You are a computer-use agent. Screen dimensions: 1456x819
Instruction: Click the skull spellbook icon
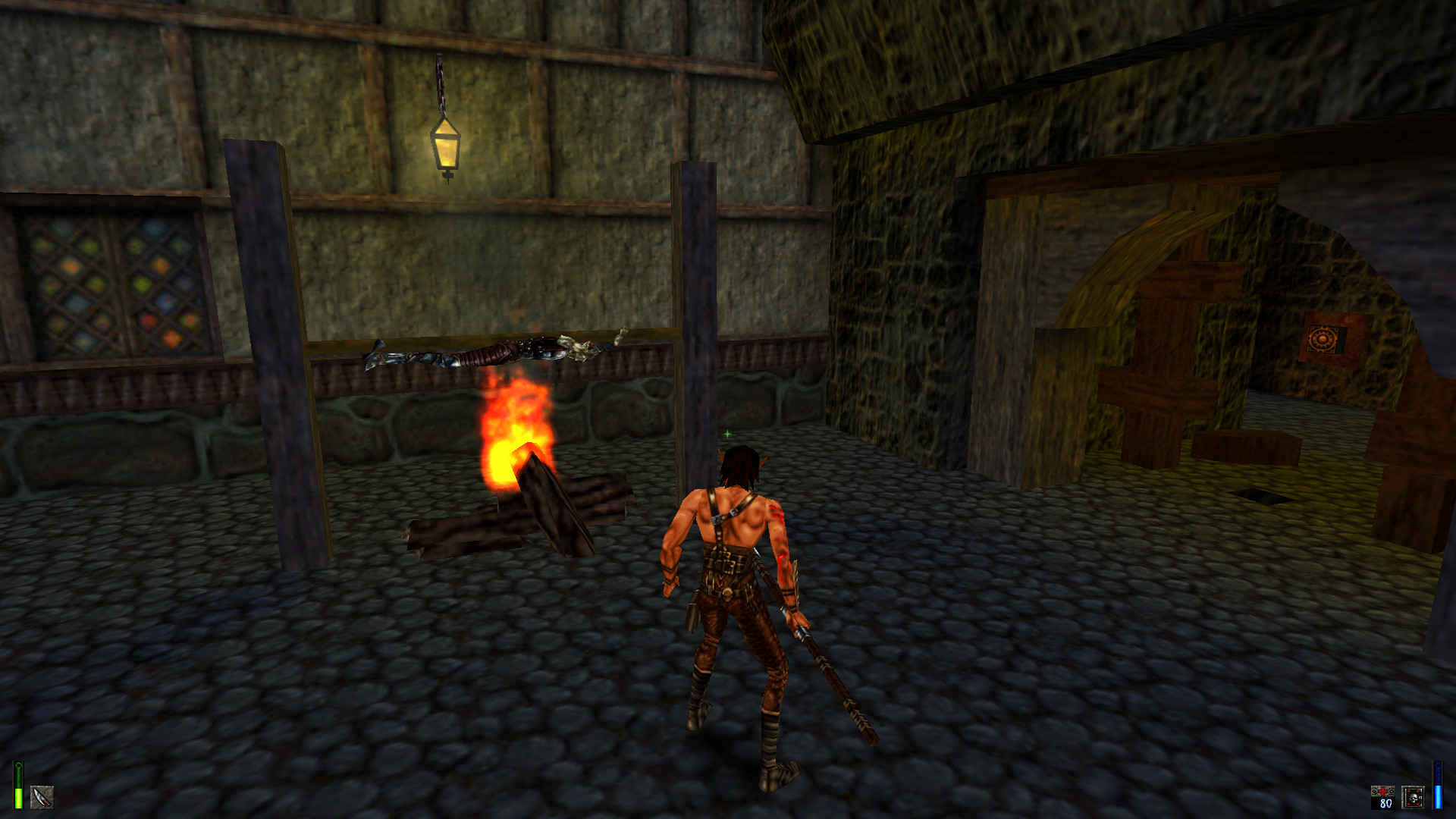pyautogui.click(x=1413, y=798)
